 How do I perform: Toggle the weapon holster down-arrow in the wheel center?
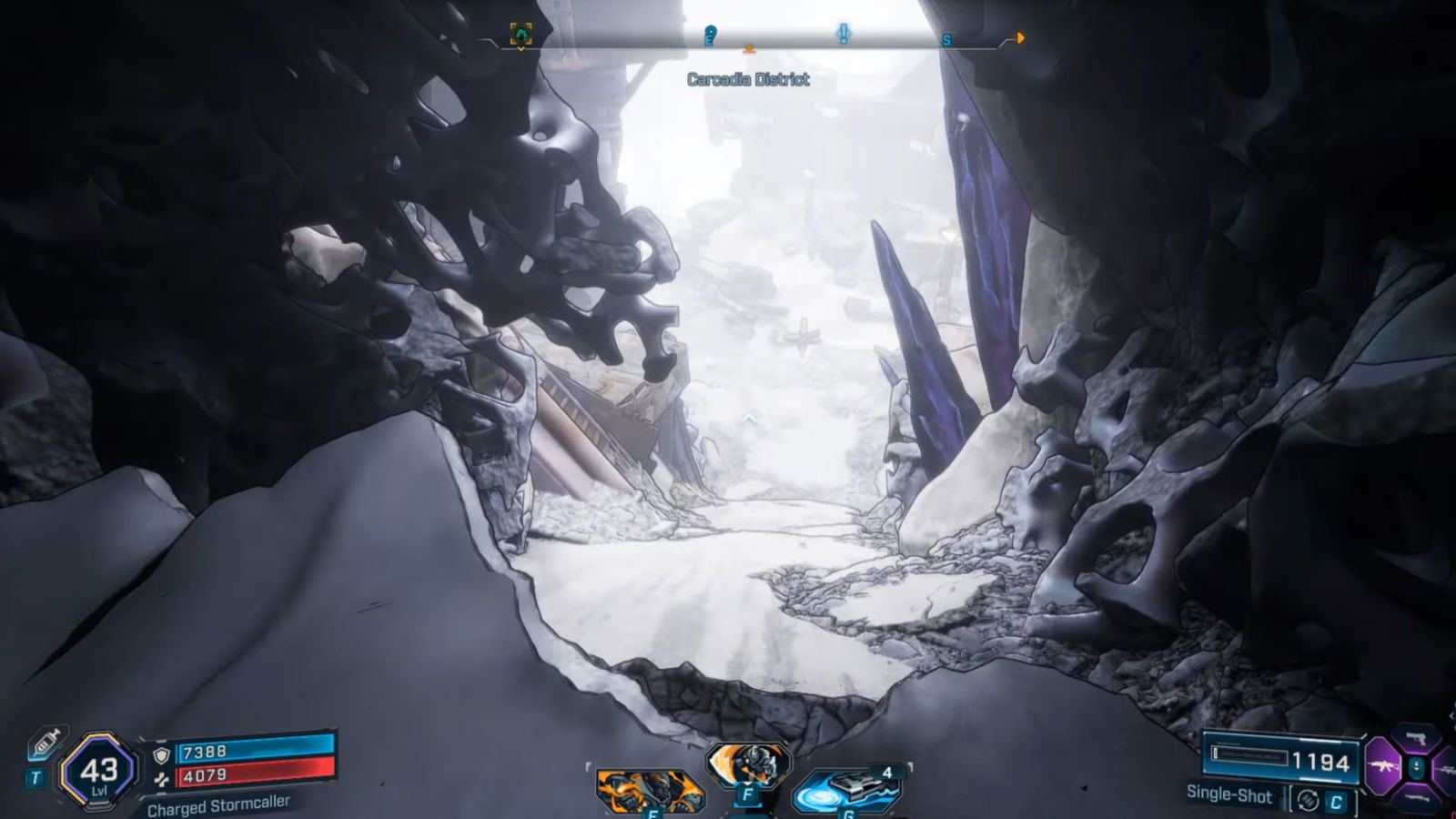pos(1418,768)
